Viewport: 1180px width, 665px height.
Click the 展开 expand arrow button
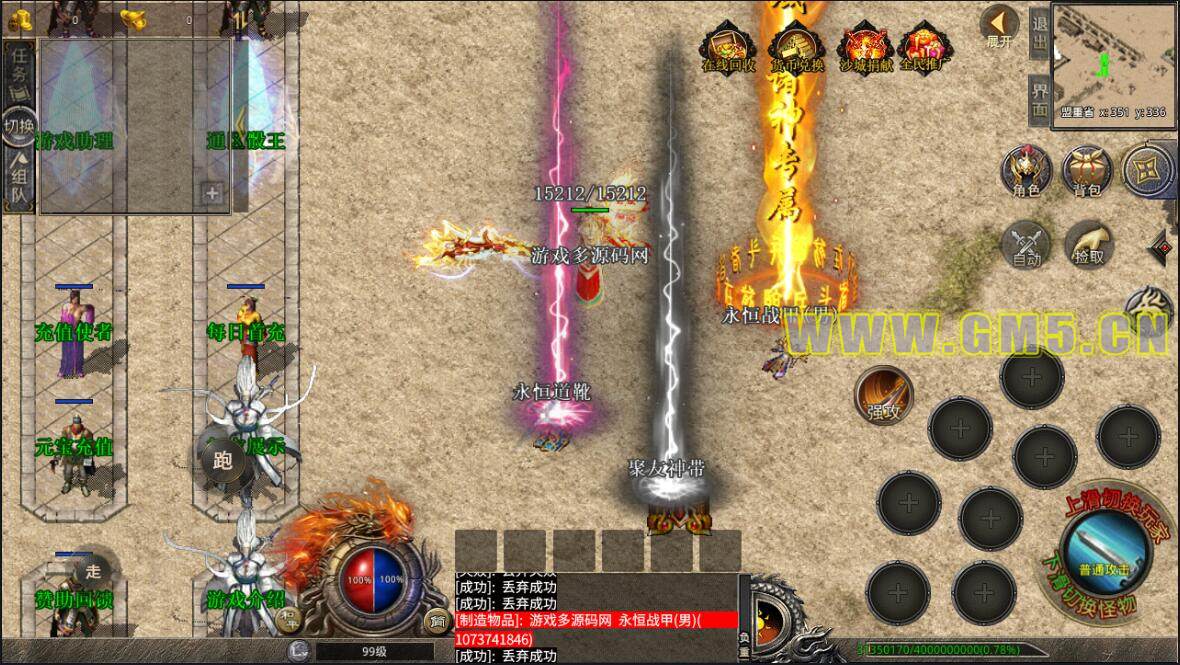tap(999, 26)
